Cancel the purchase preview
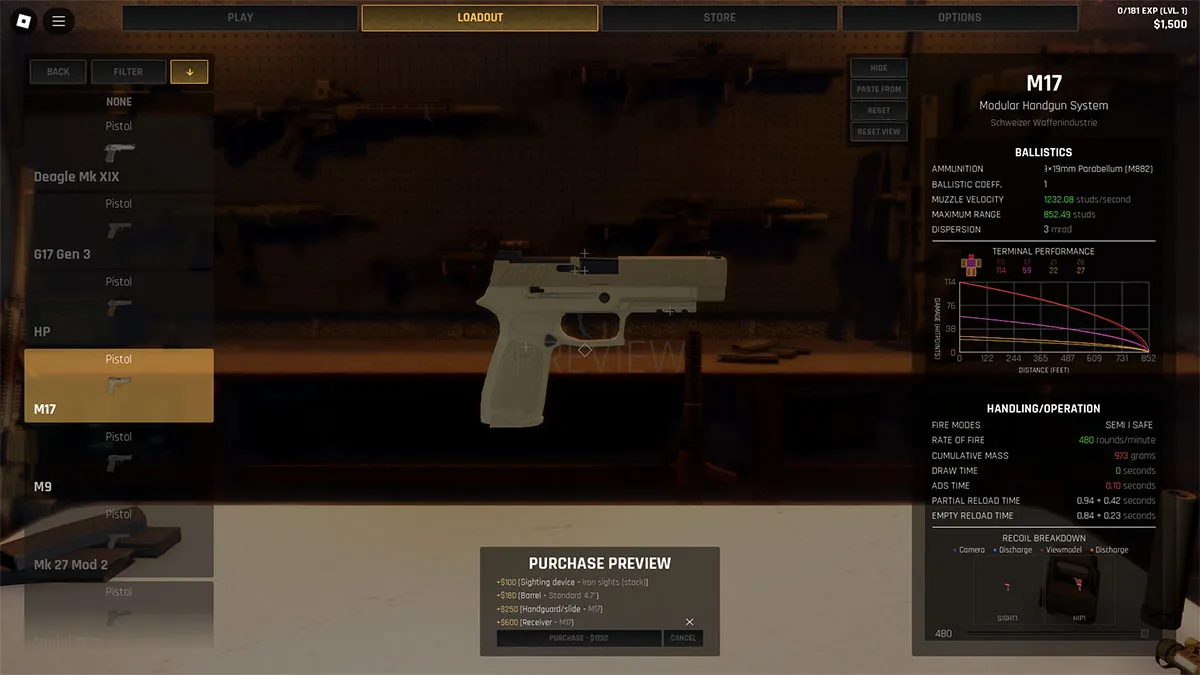This screenshot has width=1200, height=675. tap(683, 638)
